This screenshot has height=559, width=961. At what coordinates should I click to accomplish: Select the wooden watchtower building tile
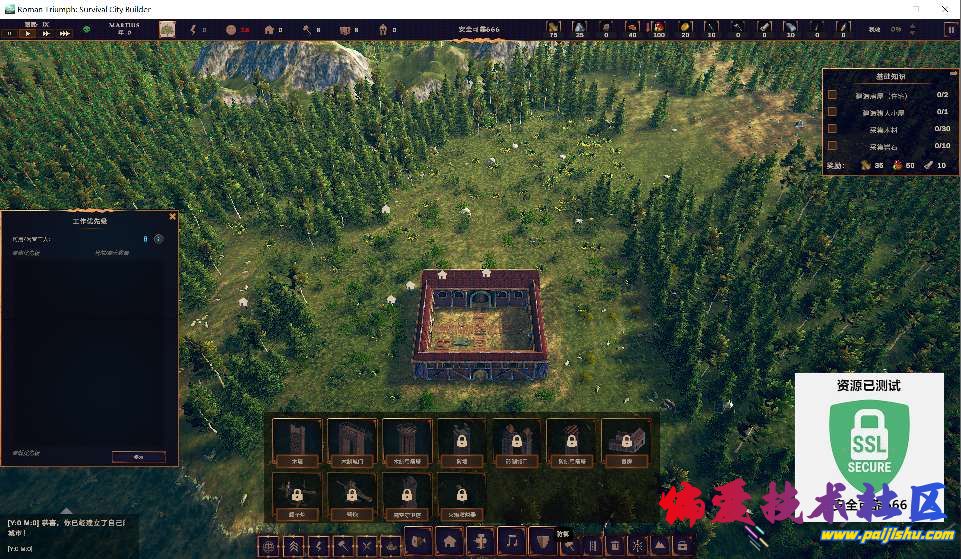pos(407,441)
